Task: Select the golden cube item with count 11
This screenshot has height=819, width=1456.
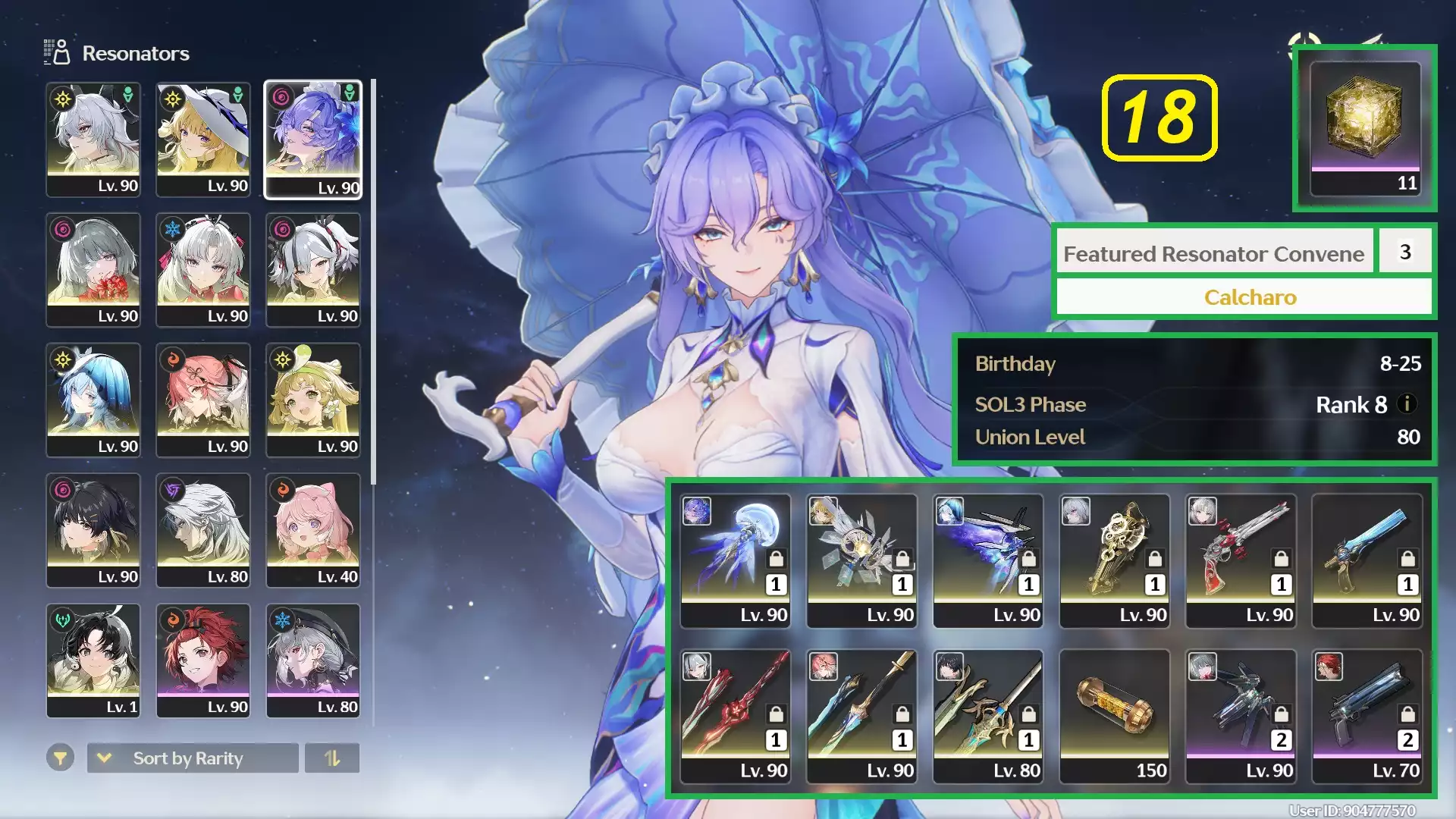Action: (1365, 129)
